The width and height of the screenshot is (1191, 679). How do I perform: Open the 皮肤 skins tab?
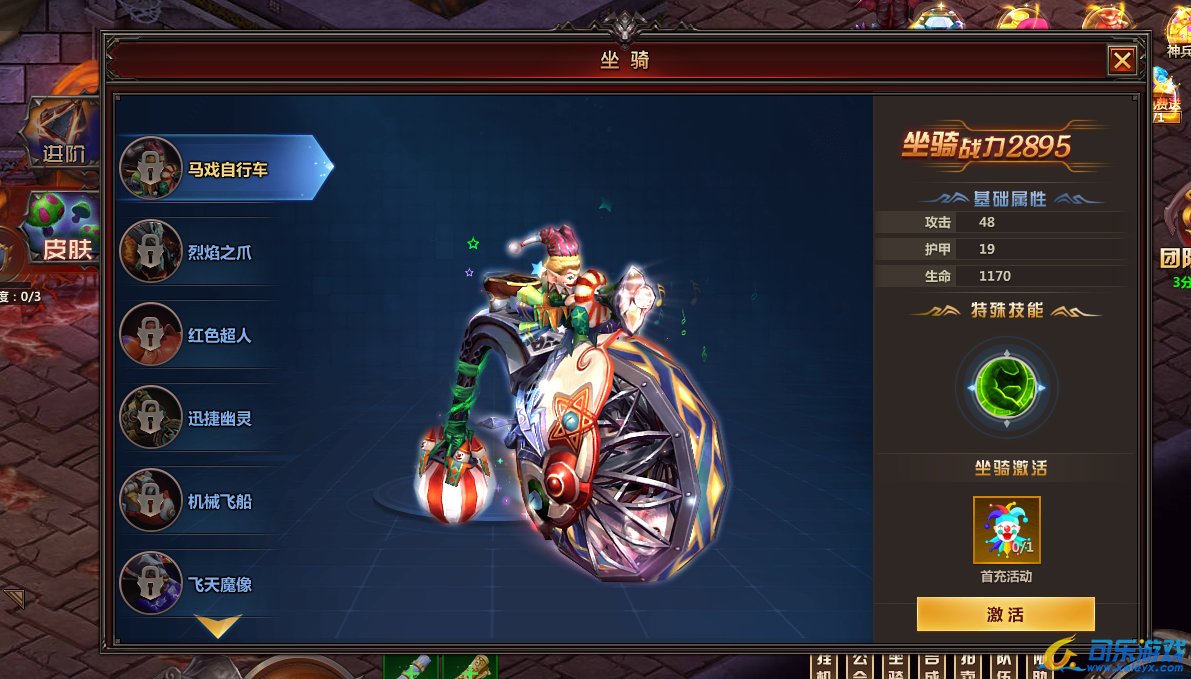64,230
